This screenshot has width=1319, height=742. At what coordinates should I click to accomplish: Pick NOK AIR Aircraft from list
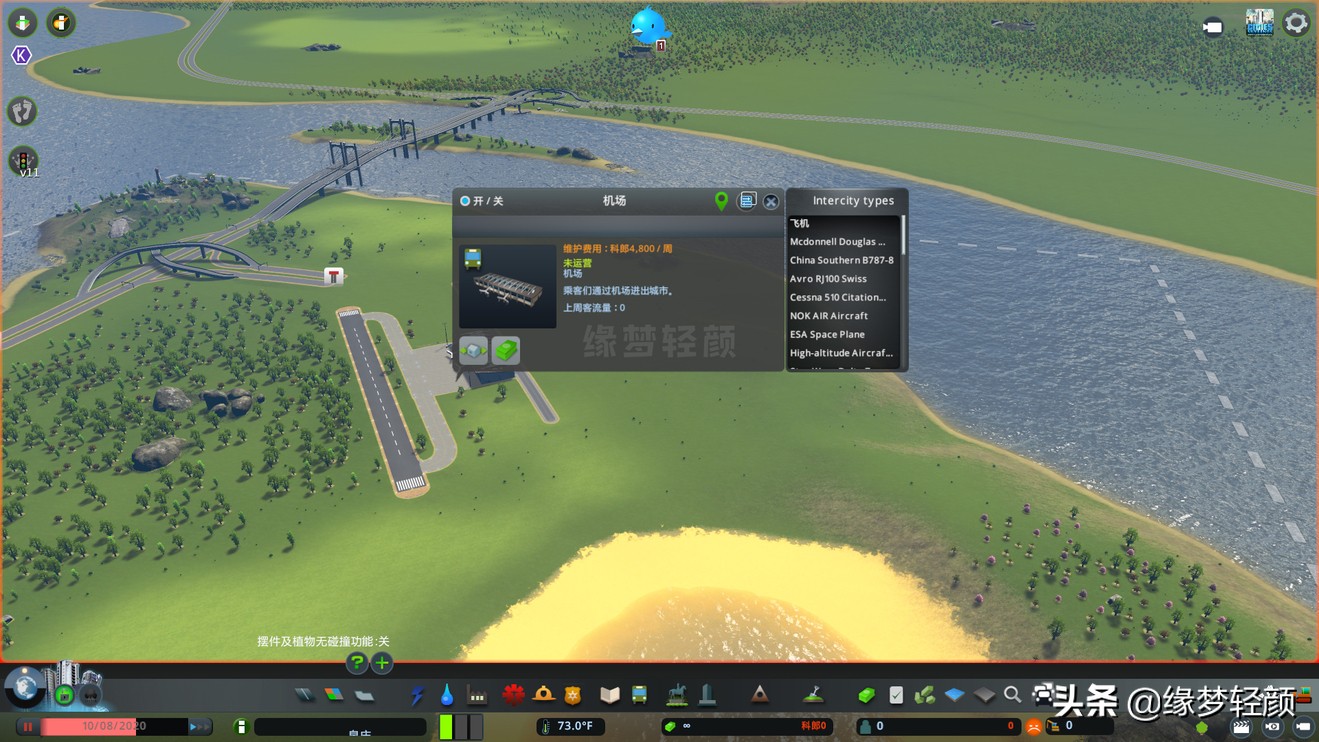pyautogui.click(x=829, y=316)
